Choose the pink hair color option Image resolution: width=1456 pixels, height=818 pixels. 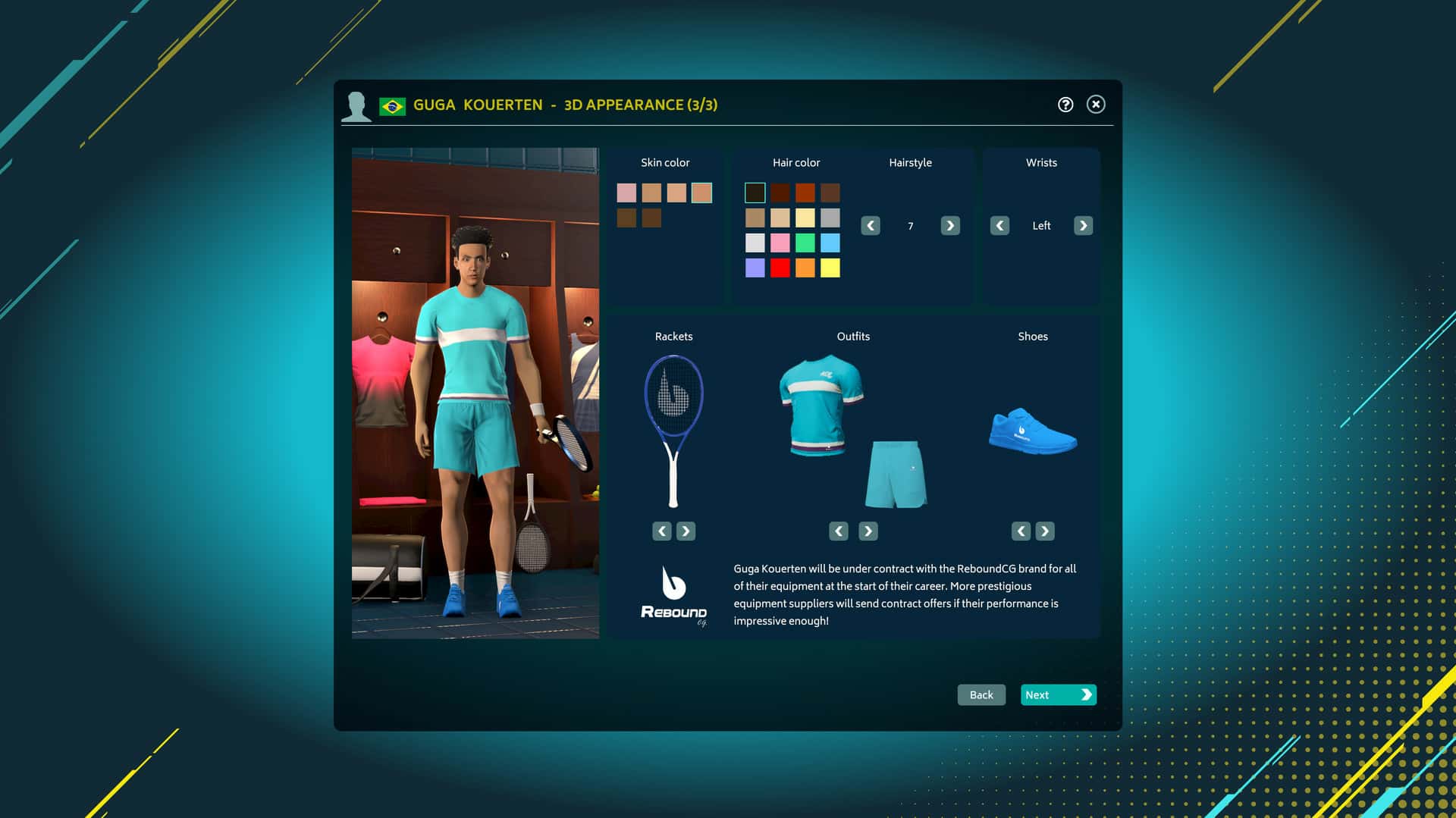tap(780, 243)
